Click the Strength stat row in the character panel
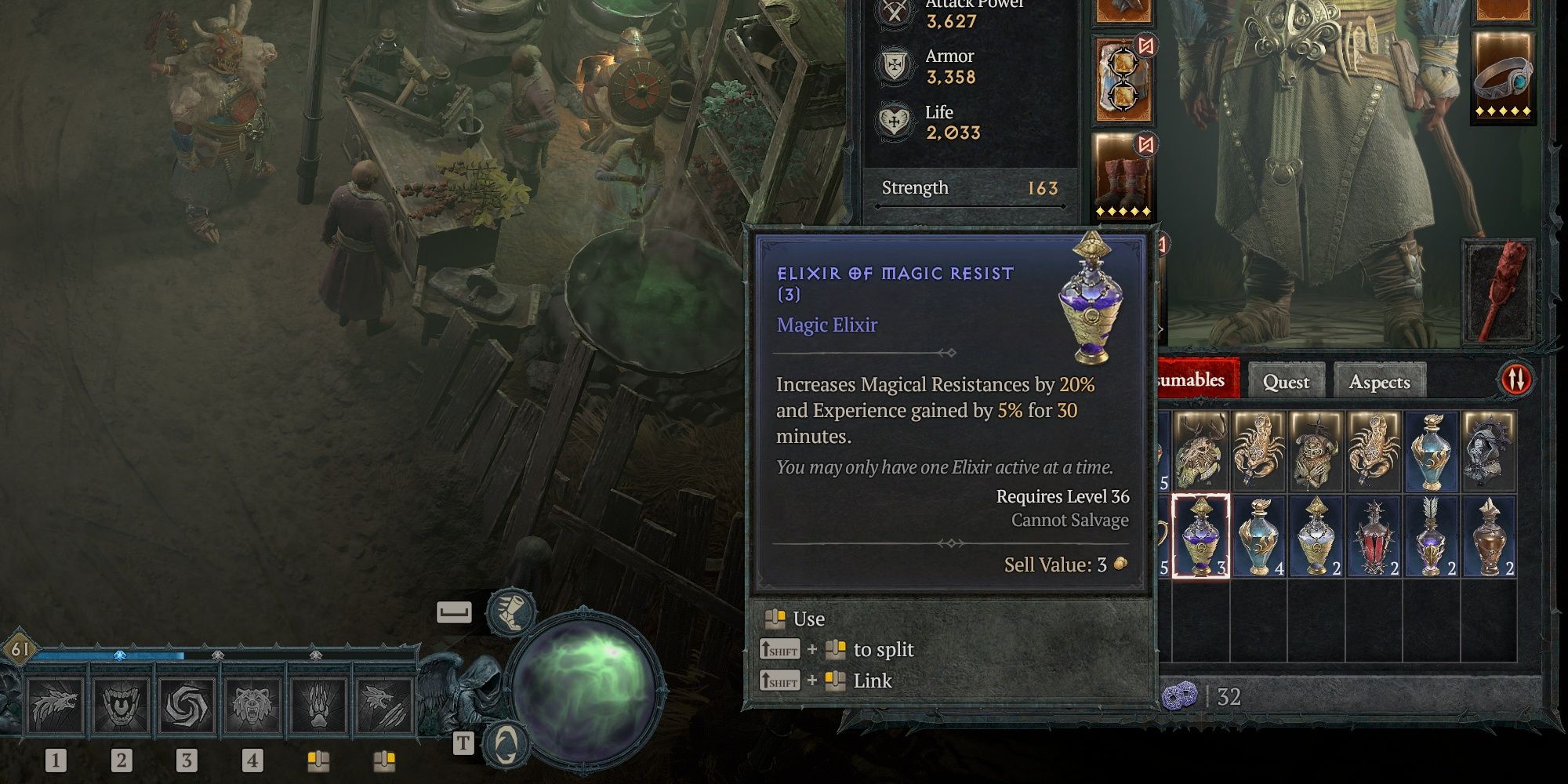1568x784 pixels. (x=972, y=188)
